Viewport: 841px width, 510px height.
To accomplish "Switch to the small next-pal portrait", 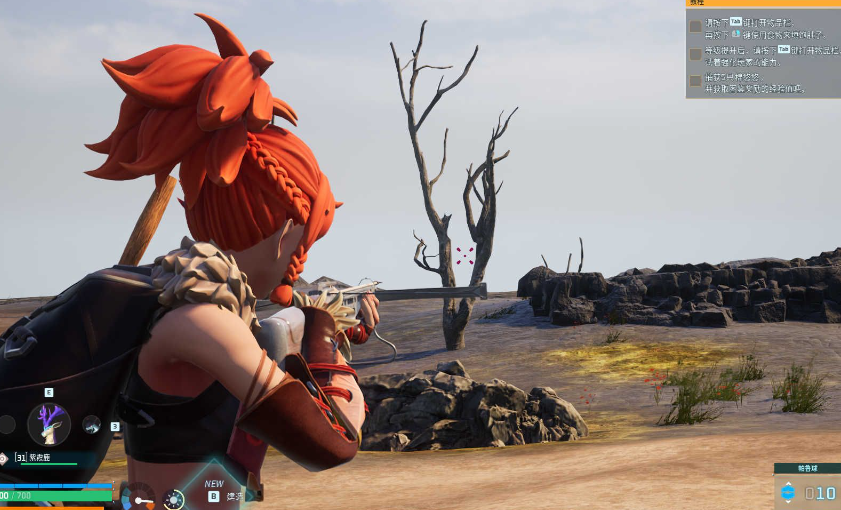I will 91,424.
